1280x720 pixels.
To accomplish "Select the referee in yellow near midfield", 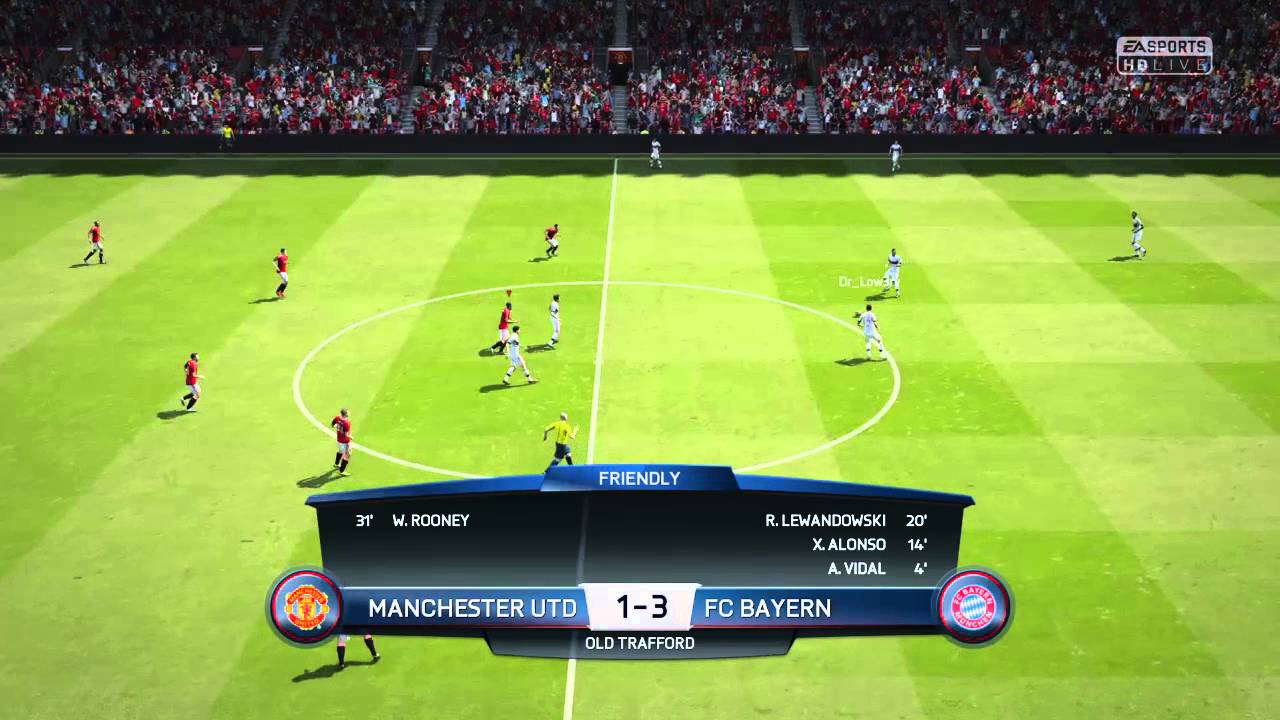I will [x=560, y=438].
